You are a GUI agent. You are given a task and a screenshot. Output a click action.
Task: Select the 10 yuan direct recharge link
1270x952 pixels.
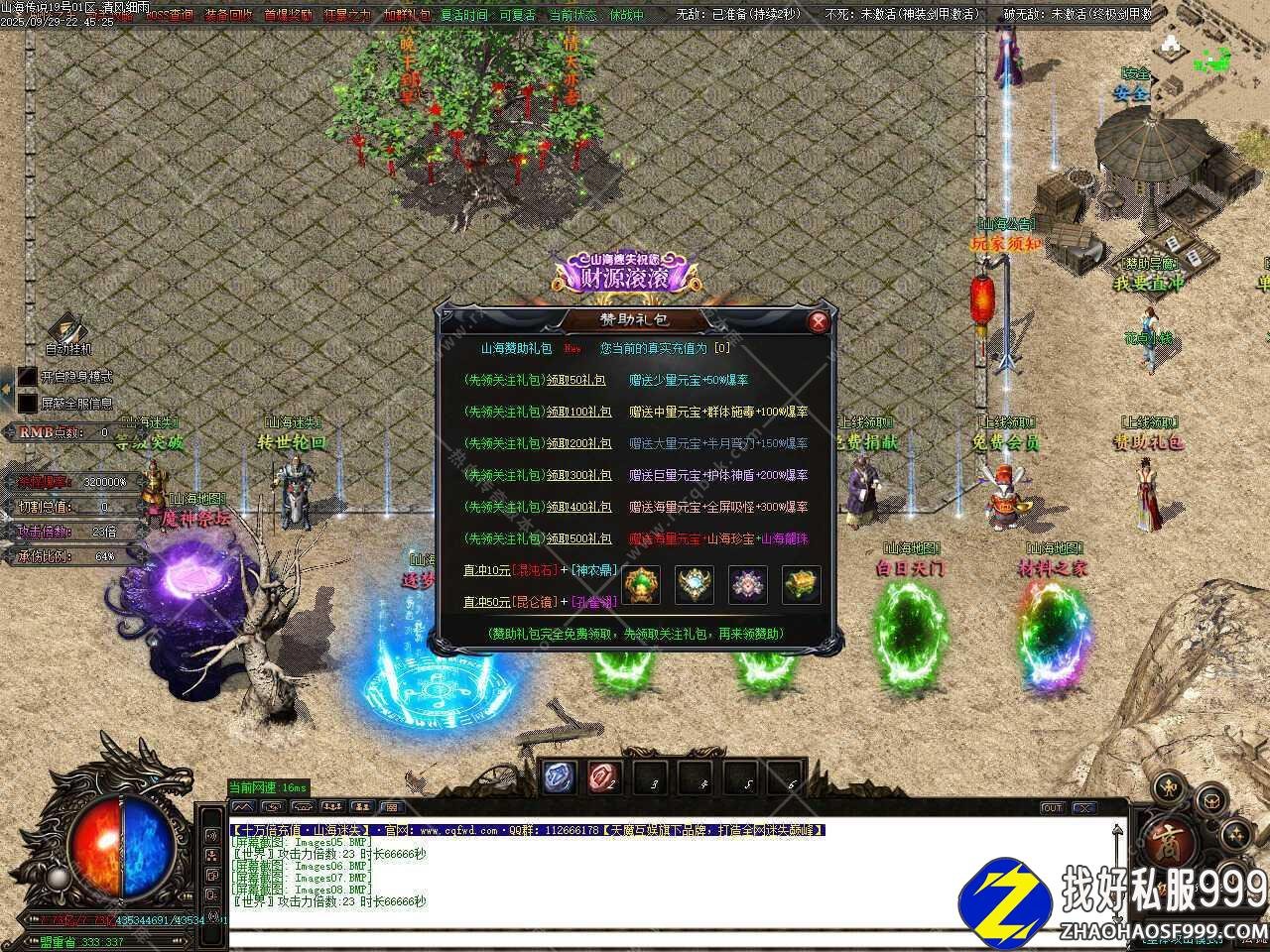click(486, 570)
